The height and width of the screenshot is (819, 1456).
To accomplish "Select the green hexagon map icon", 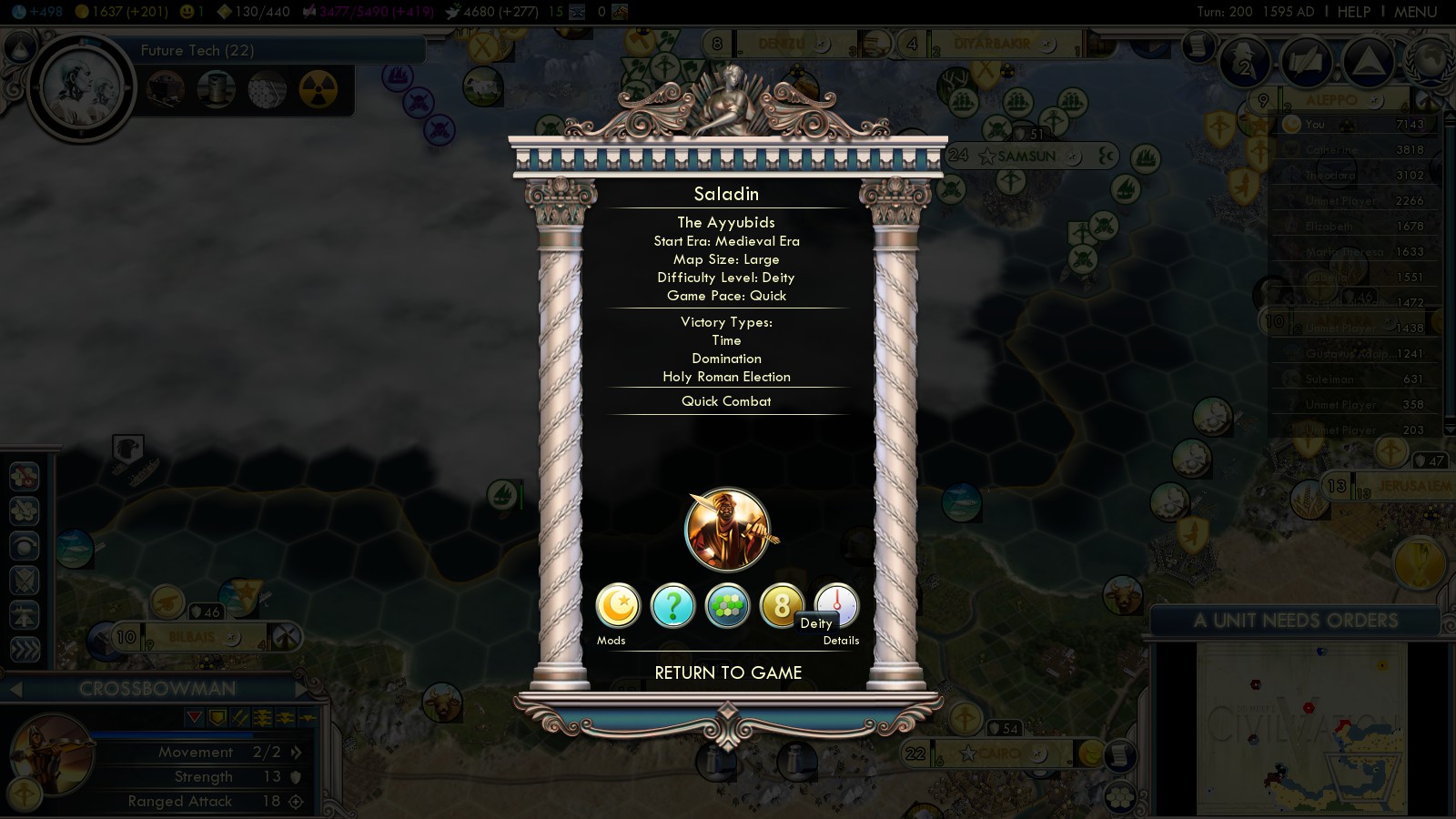I will point(727,606).
